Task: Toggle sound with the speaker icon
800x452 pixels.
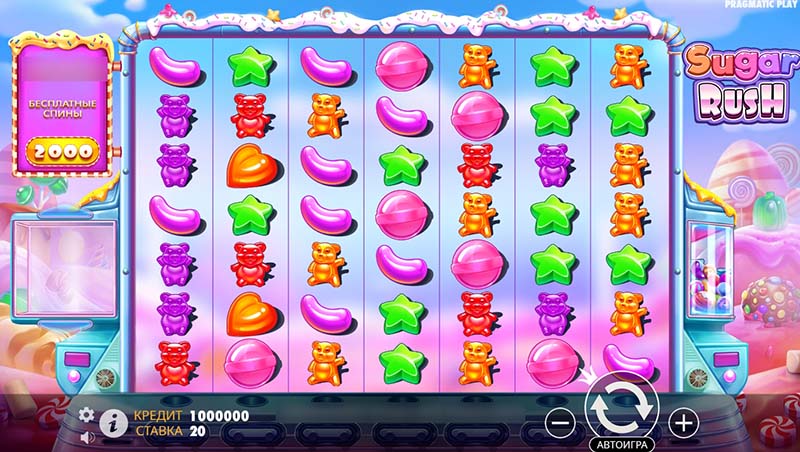Action: [86, 436]
